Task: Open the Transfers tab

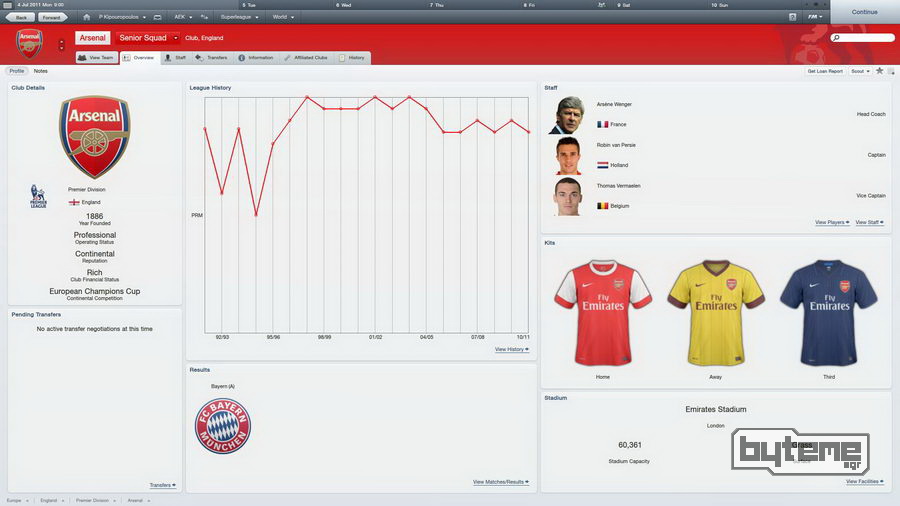Action: (x=212, y=58)
